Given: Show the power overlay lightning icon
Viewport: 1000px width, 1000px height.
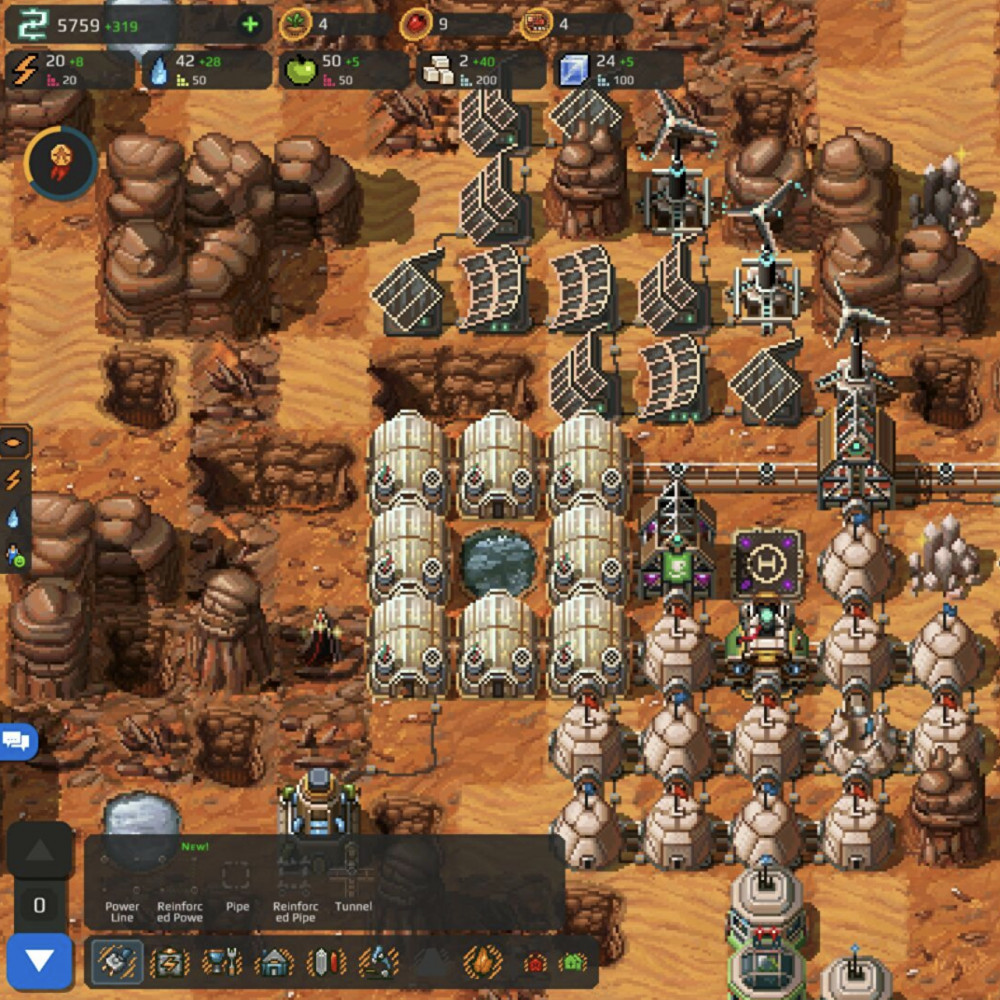Looking at the screenshot, I should pyautogui.click(x=14, y=480).
